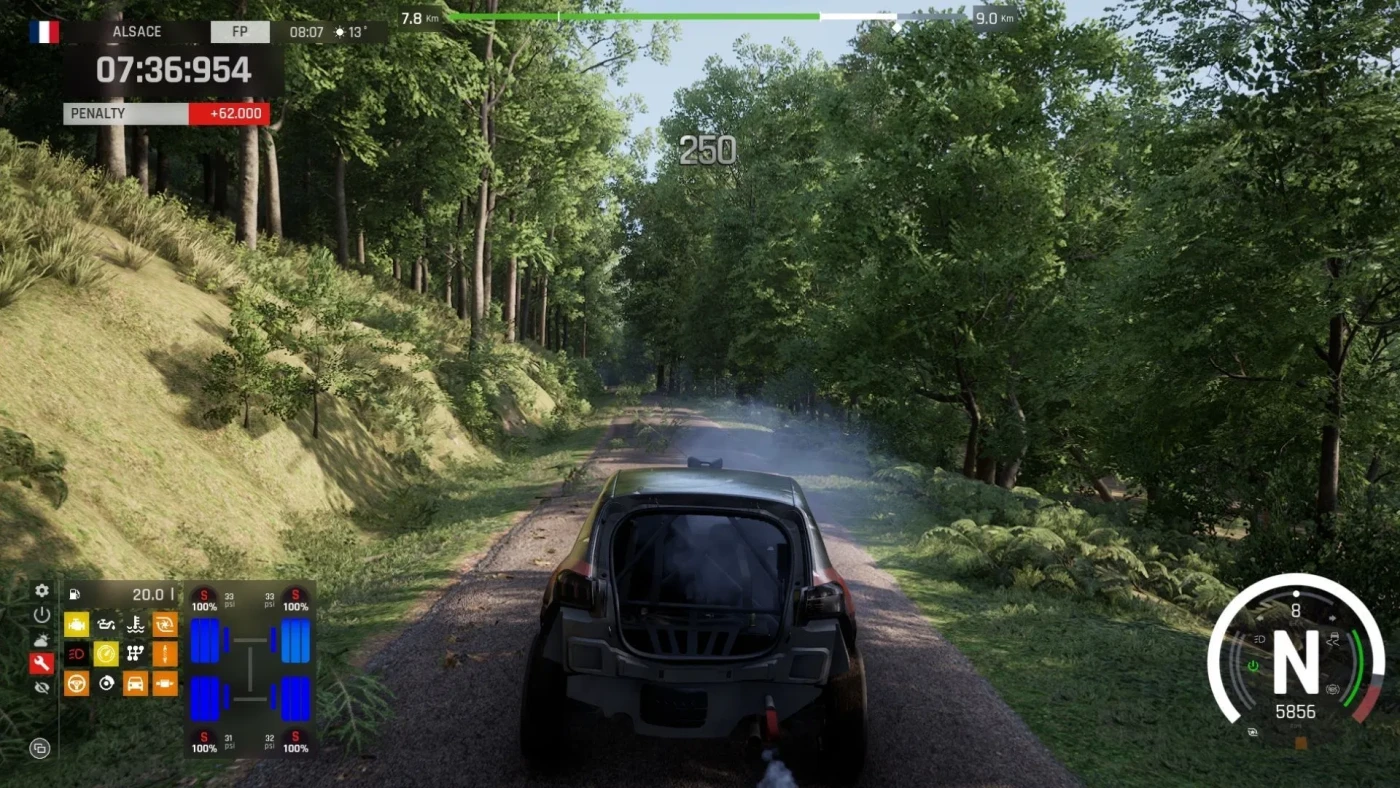Click the orange steering wheel icon
The height and width of the screenshot is (788, 1400).
pos(77,683)
